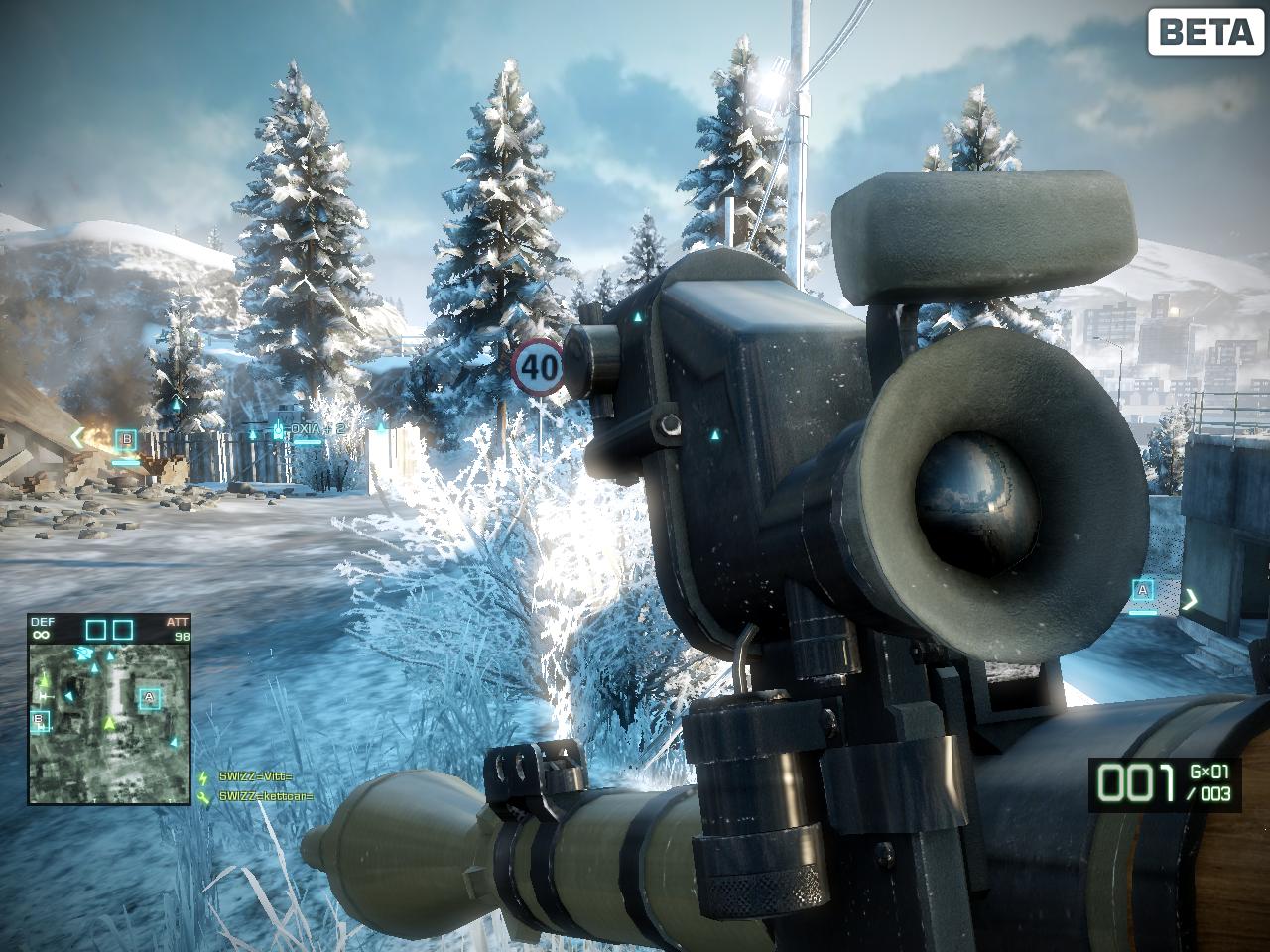The image size is (1270, 952).
Task: Click the objective A waypoint with the right arrow
Action: [1143, 591]
